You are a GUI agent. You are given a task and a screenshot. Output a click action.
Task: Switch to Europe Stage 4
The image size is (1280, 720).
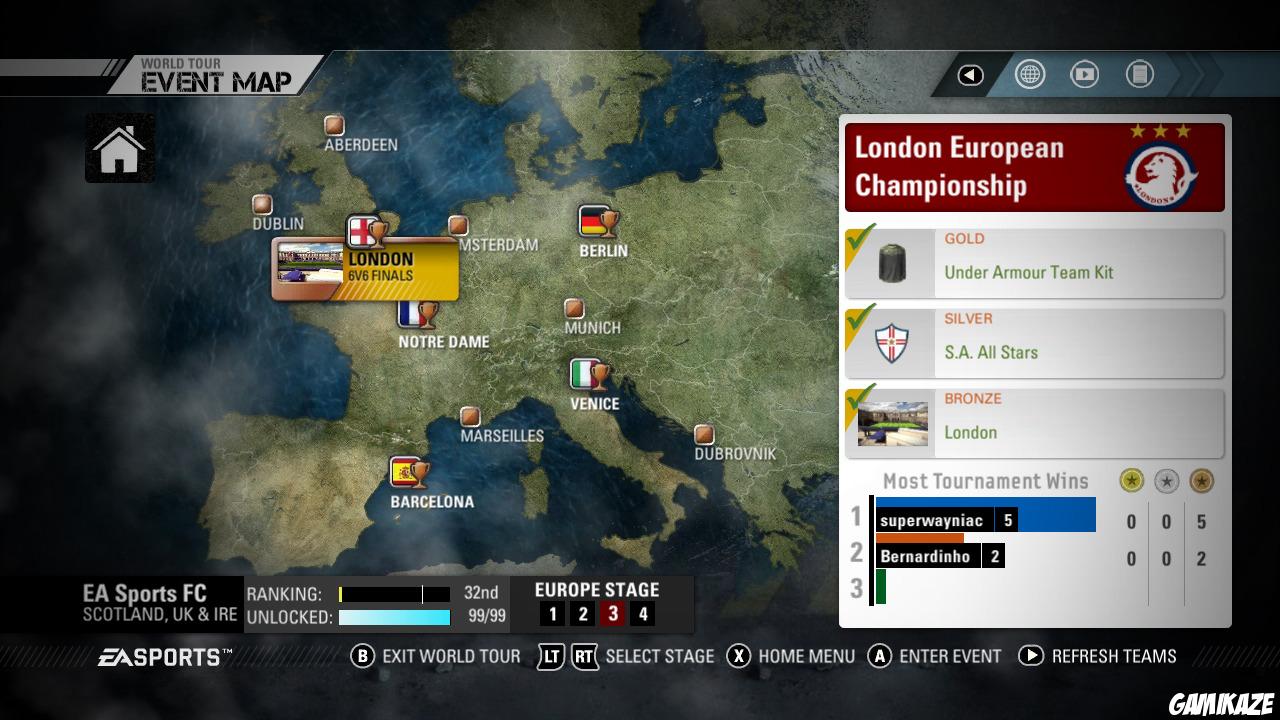[643, 613]
